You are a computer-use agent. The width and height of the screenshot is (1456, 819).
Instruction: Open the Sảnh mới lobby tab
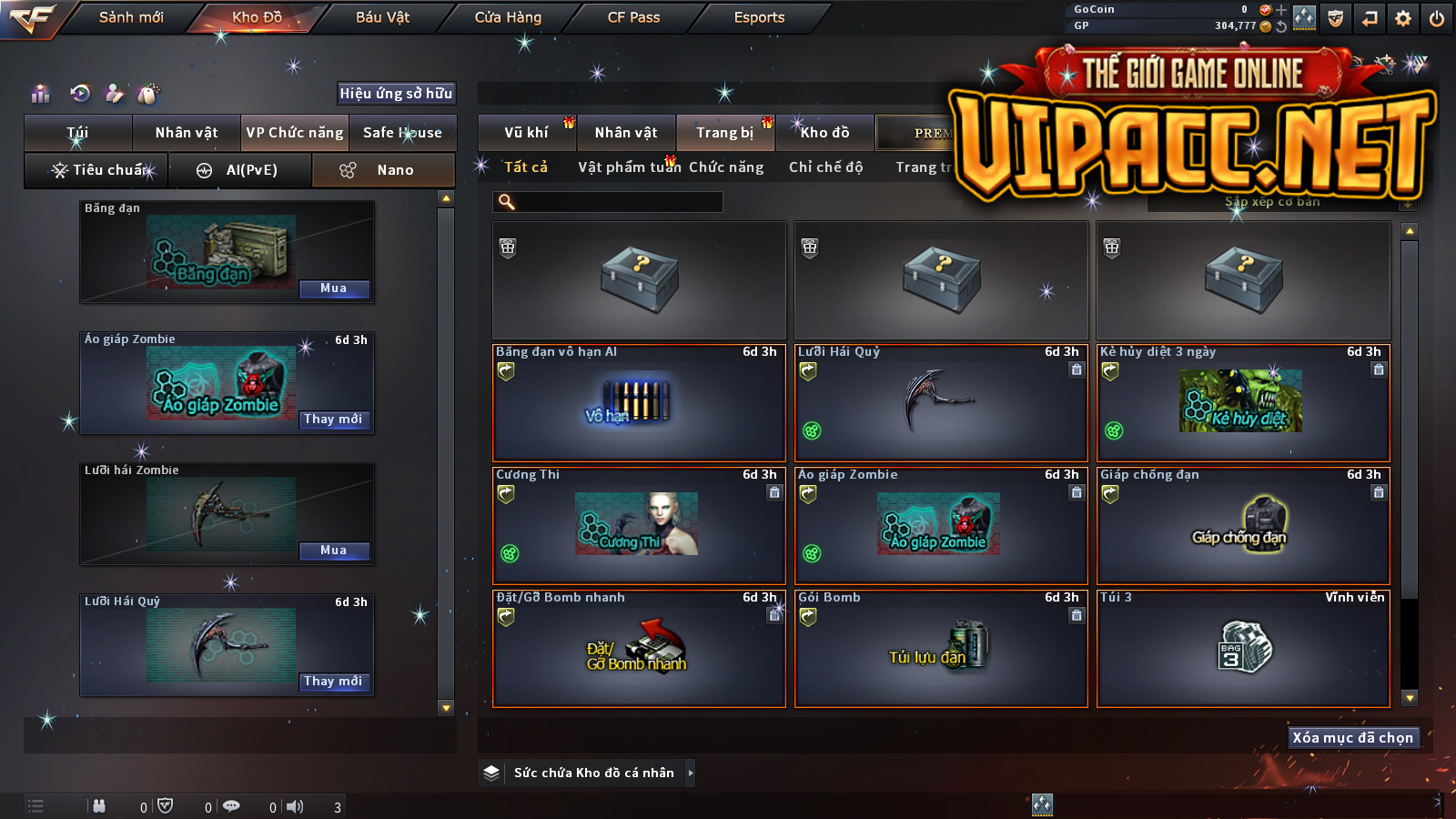tap(131, 17)
